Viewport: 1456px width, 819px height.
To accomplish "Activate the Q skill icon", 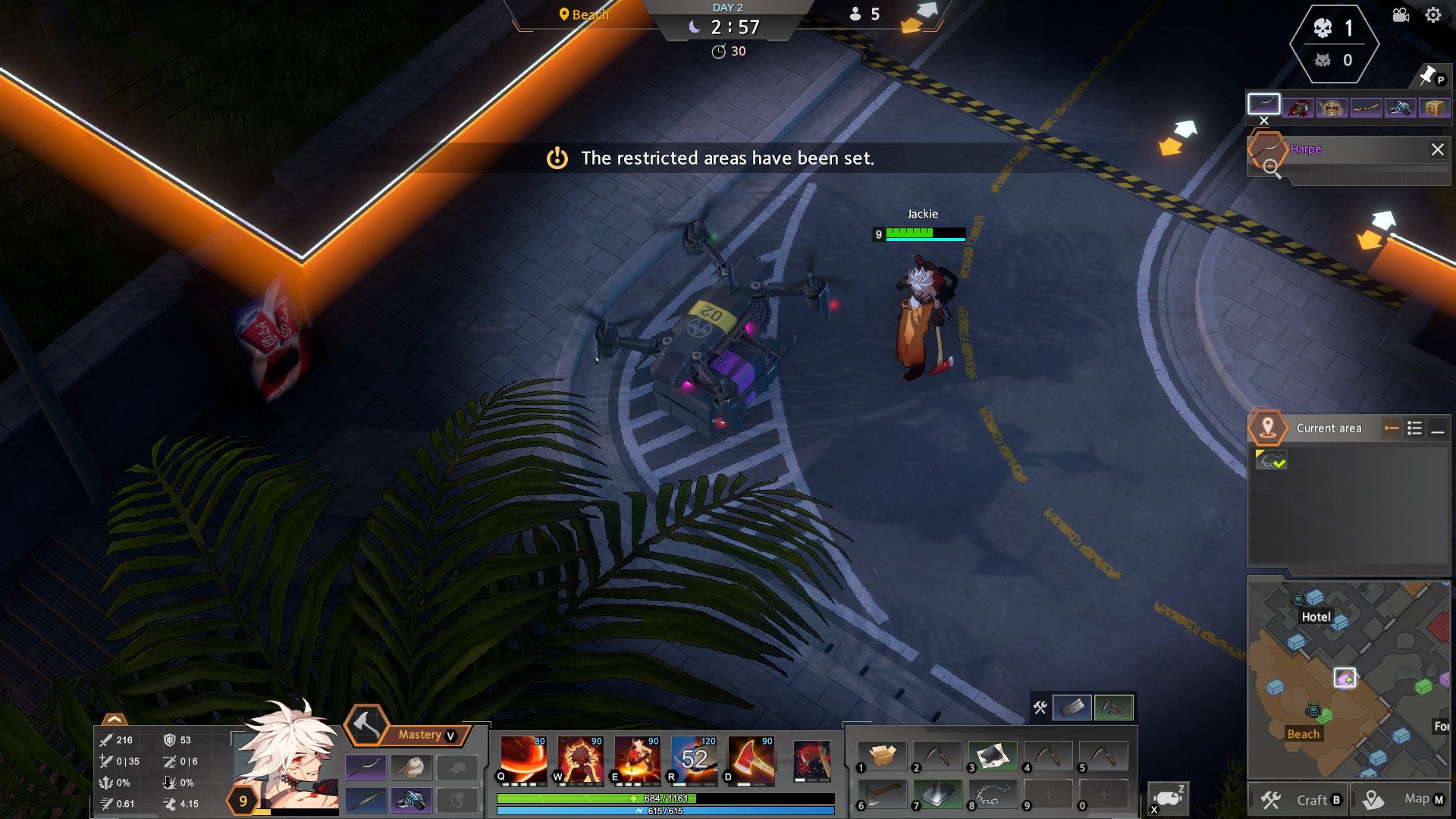I will pos(523,758).
